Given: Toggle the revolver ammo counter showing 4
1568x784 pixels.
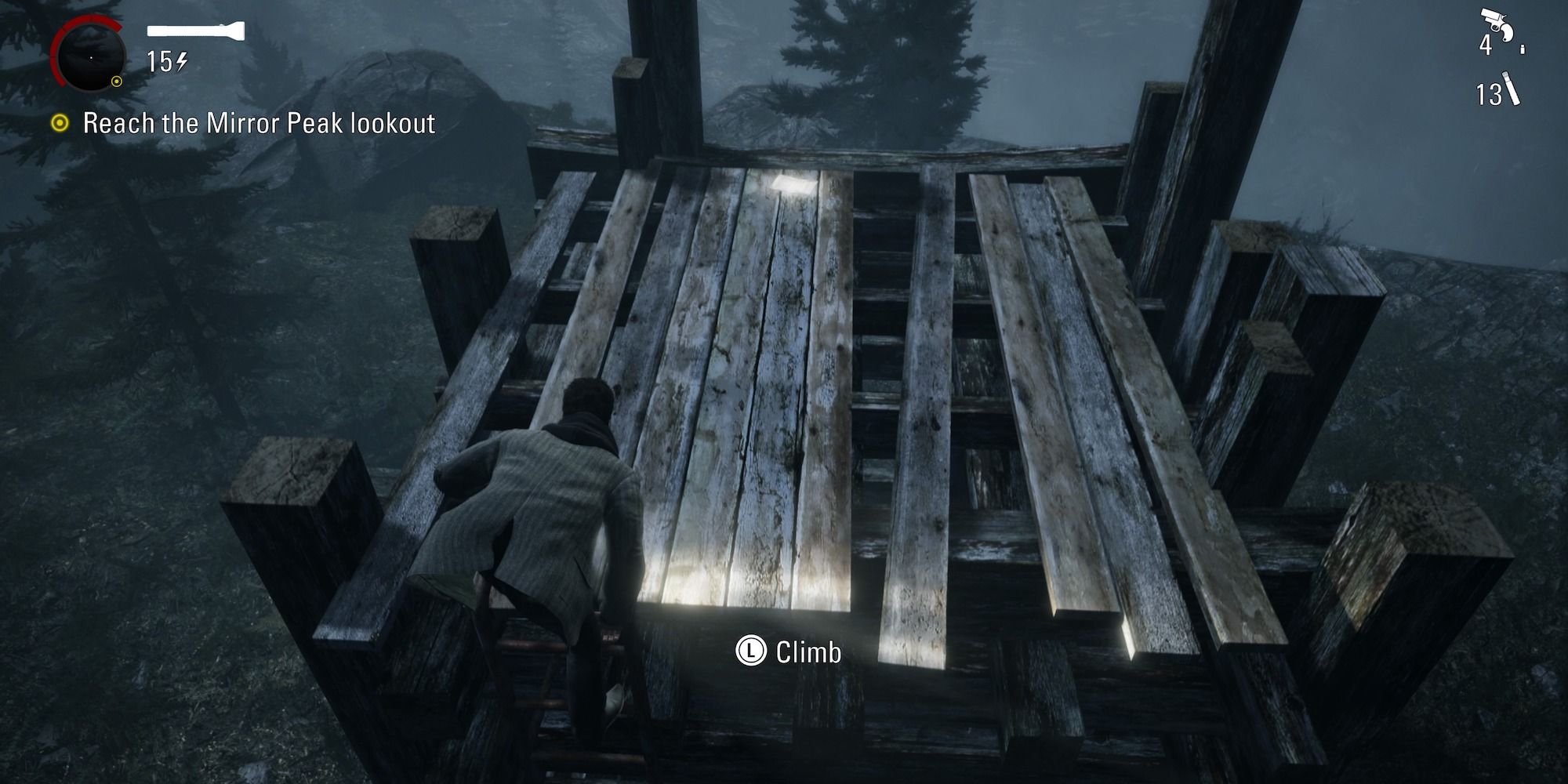Looking at the screenshot, I should [x=1486, y=46].
